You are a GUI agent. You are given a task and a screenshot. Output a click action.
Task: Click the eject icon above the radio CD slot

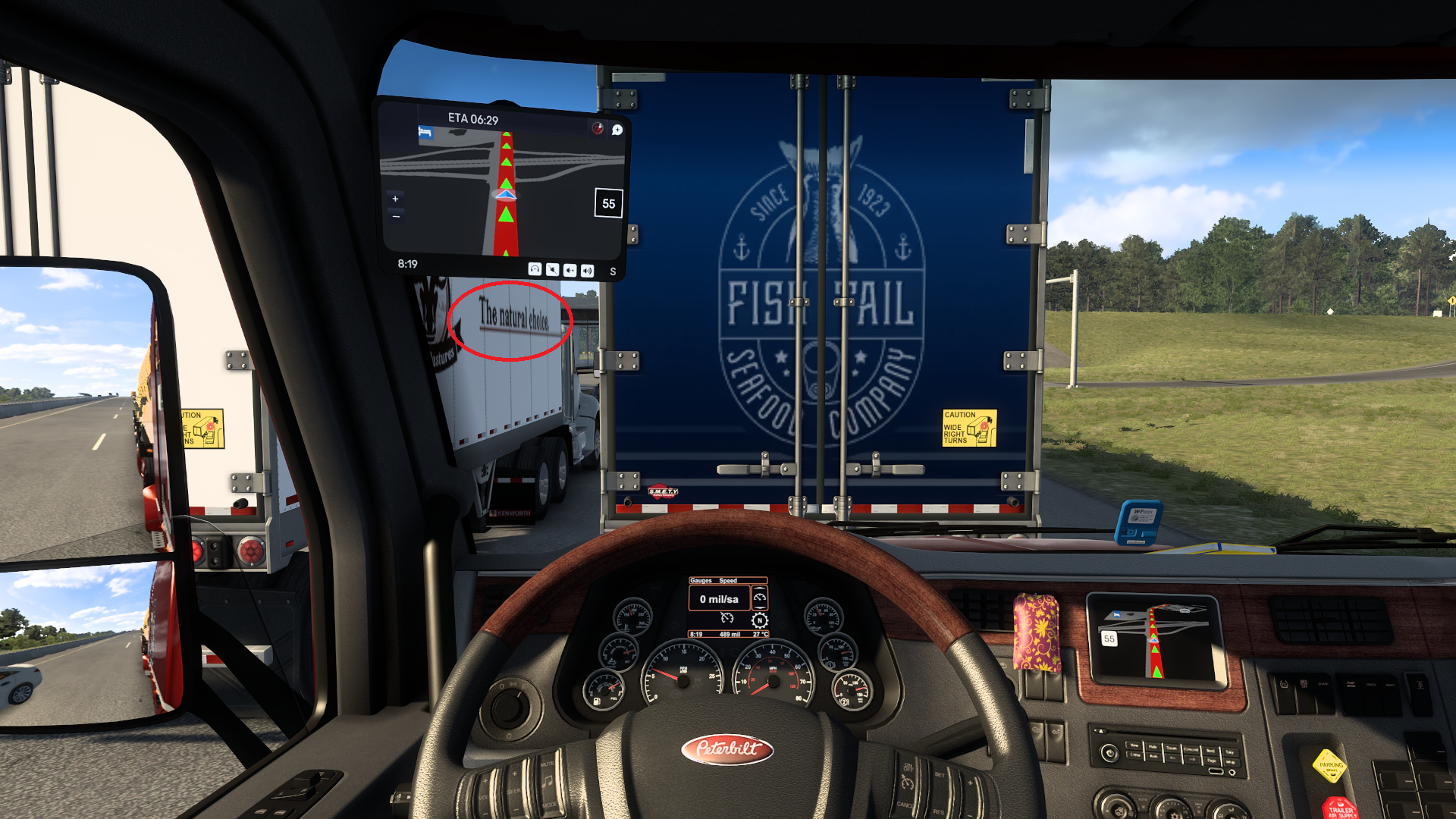point(1102,731)
